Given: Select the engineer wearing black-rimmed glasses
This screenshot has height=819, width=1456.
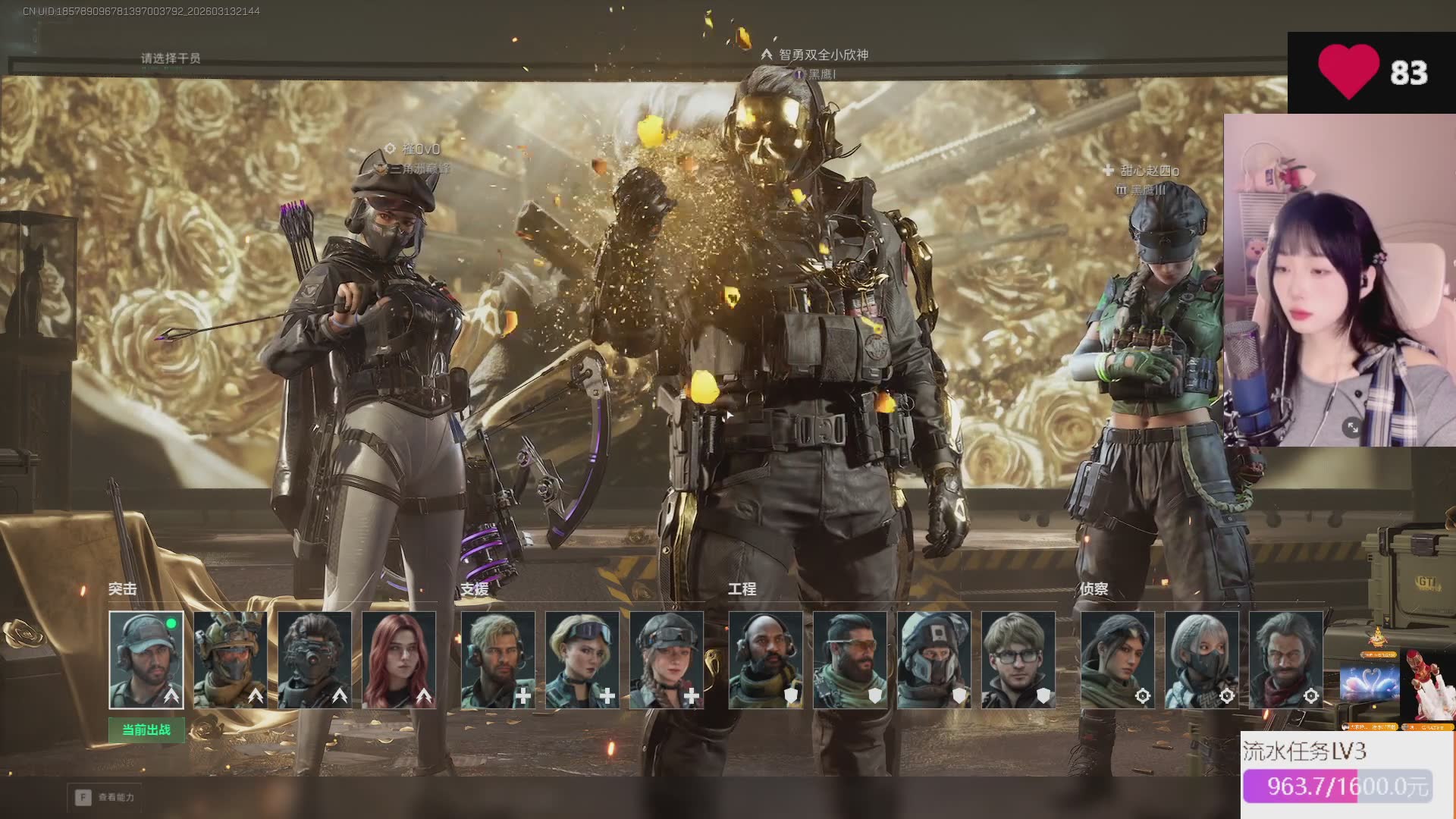Looking at the screenshot, I should click(x=1018, y=660).
